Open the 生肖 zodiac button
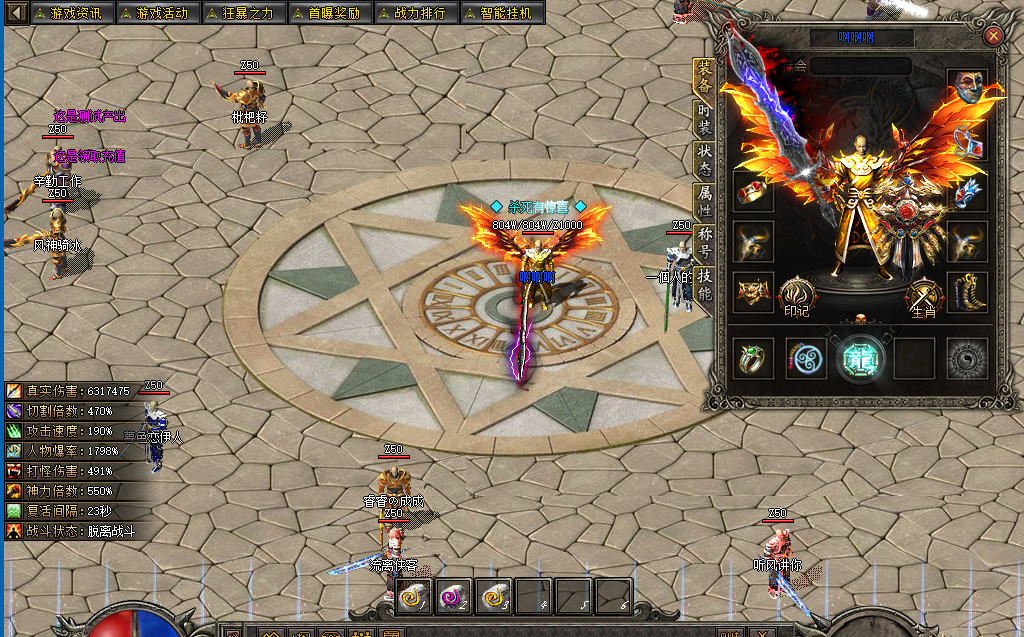Screen dimensions: 1024x637 pyautogui.click(x=923, y=296)
